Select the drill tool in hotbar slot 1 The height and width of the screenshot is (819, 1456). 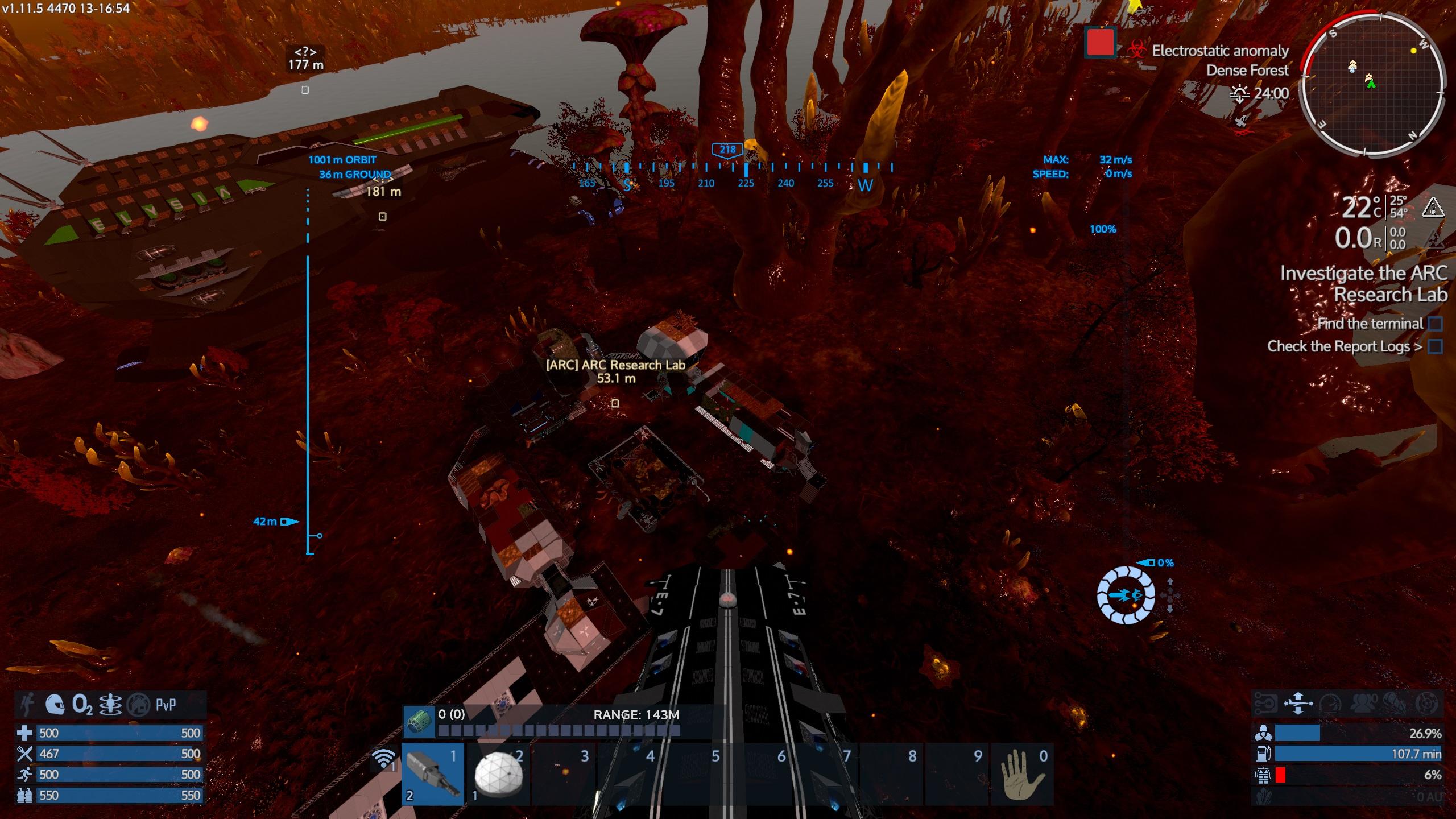coord(433,773)
